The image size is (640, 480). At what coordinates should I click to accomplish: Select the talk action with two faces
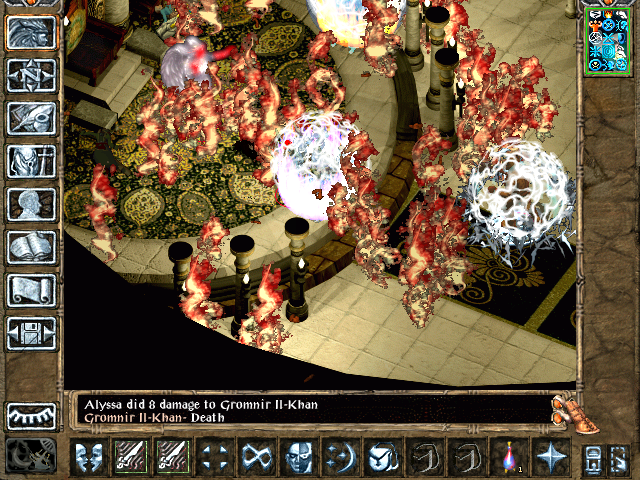89,457
